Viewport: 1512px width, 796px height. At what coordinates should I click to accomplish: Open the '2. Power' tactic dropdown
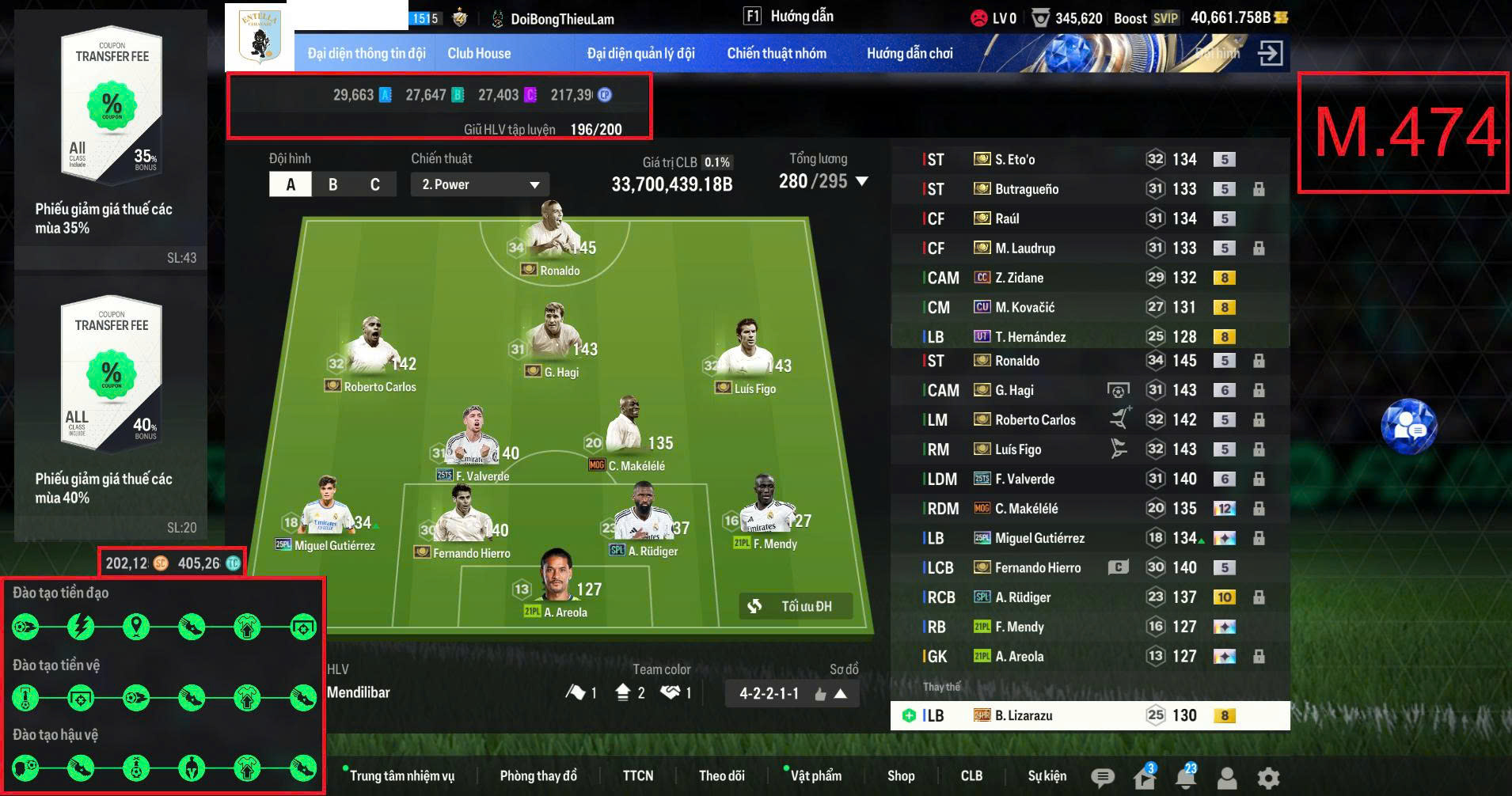click(x=478, y=184)
